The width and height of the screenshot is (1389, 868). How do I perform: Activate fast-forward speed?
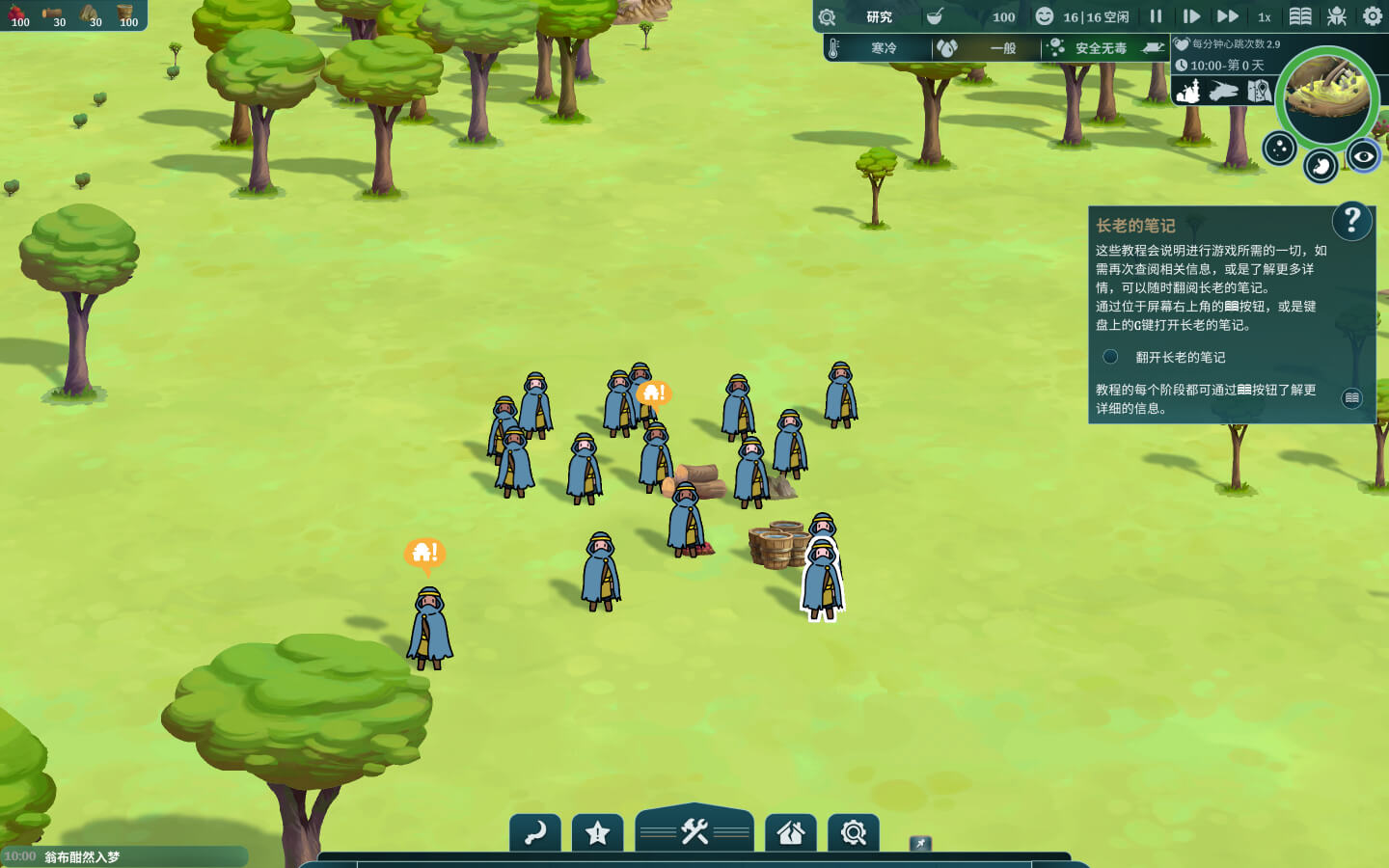1227,16
